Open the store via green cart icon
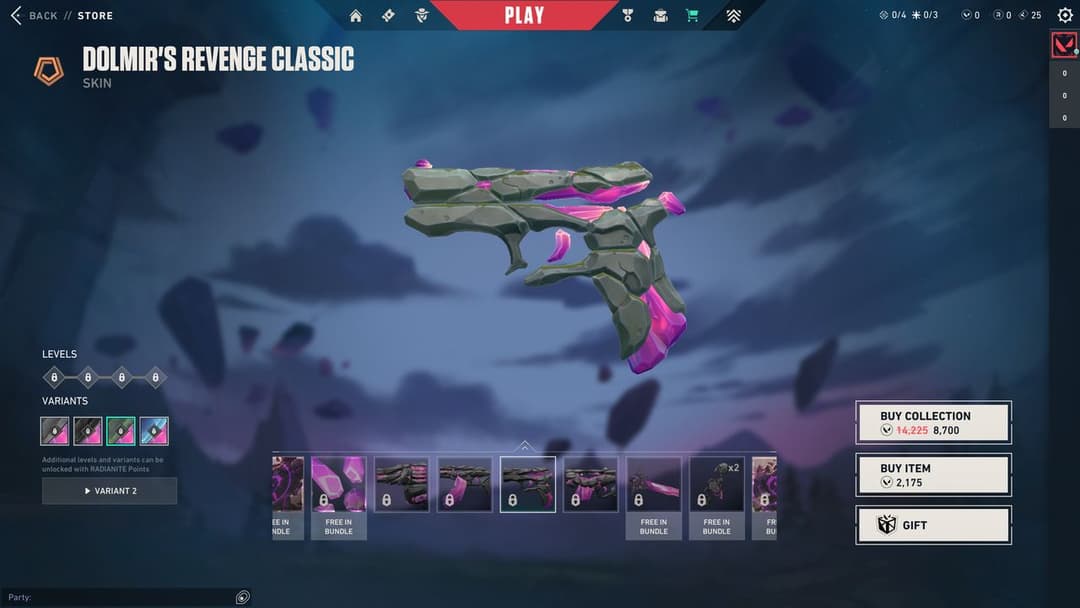This screenshot has height=608, width=1080. pos(692,16)
